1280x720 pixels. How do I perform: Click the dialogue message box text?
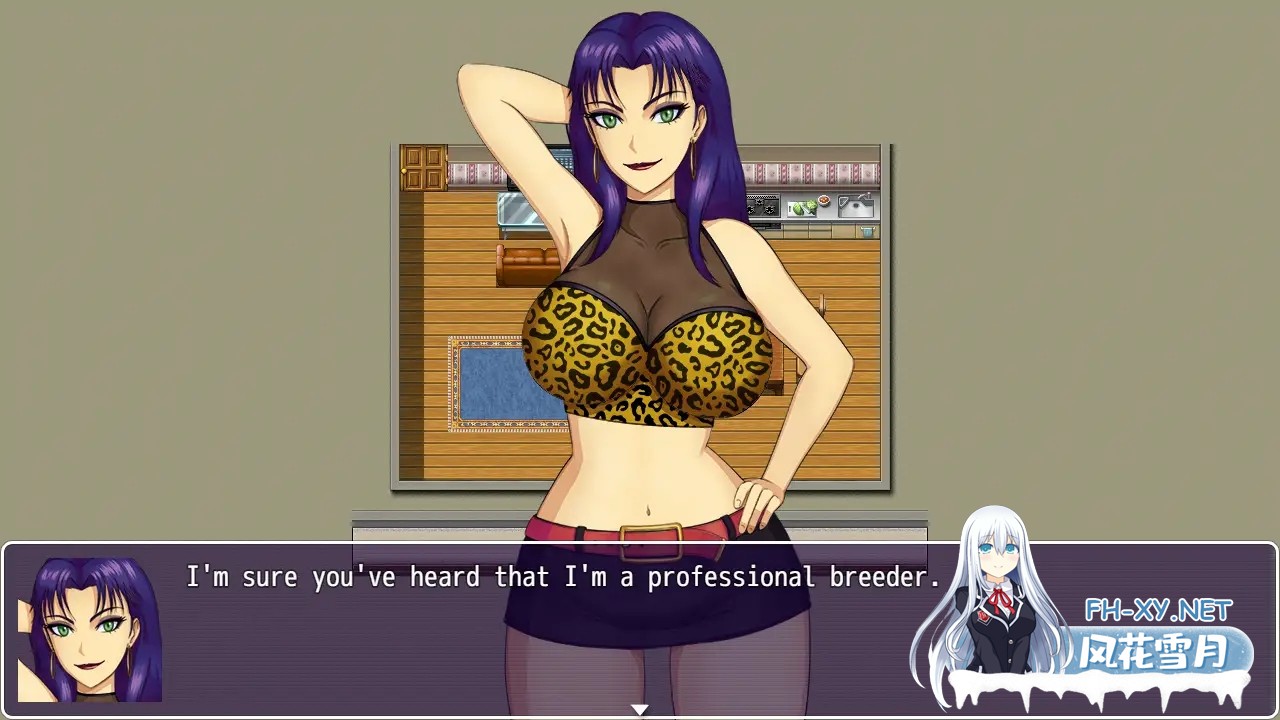click(563, 577)
